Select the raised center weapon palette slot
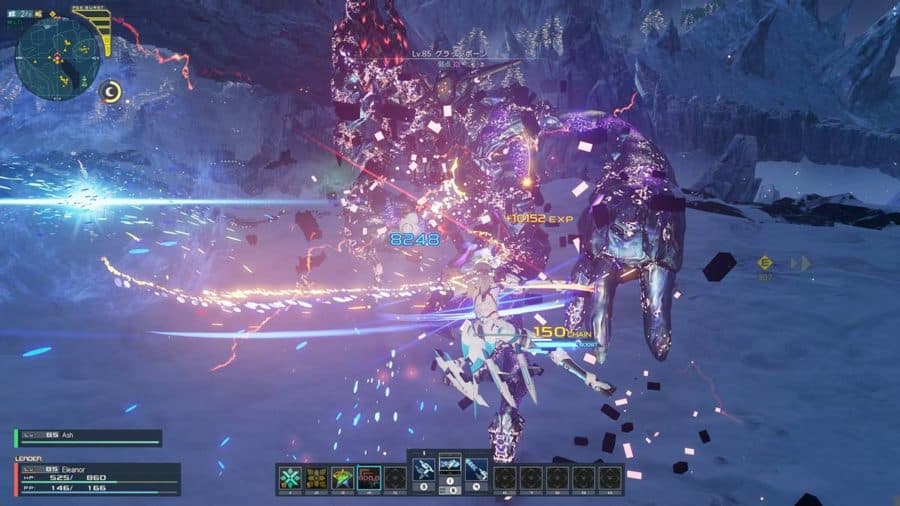This screenshot has width=900, height=506. [450, 463]
